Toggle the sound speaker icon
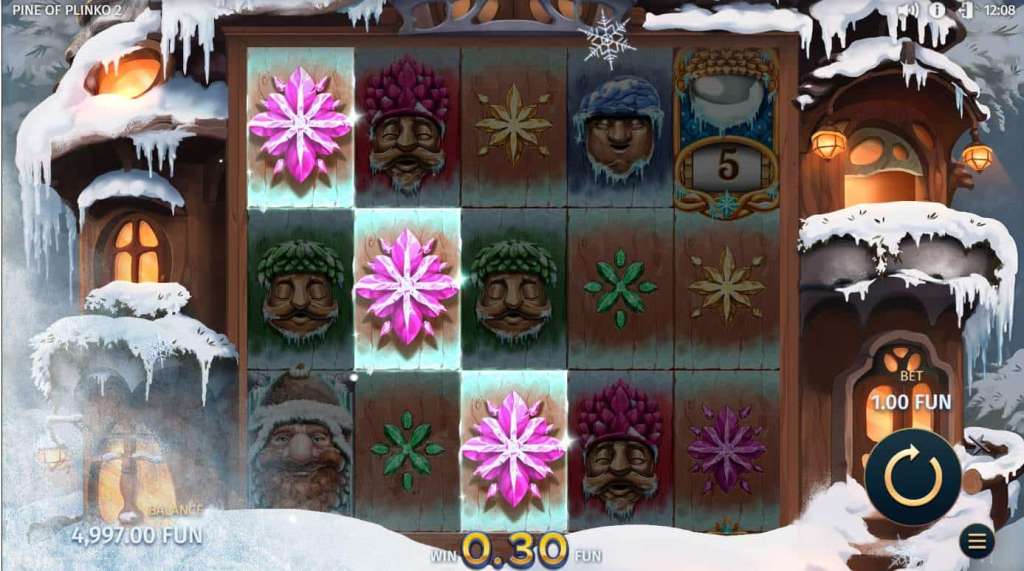 coord(908,10)
